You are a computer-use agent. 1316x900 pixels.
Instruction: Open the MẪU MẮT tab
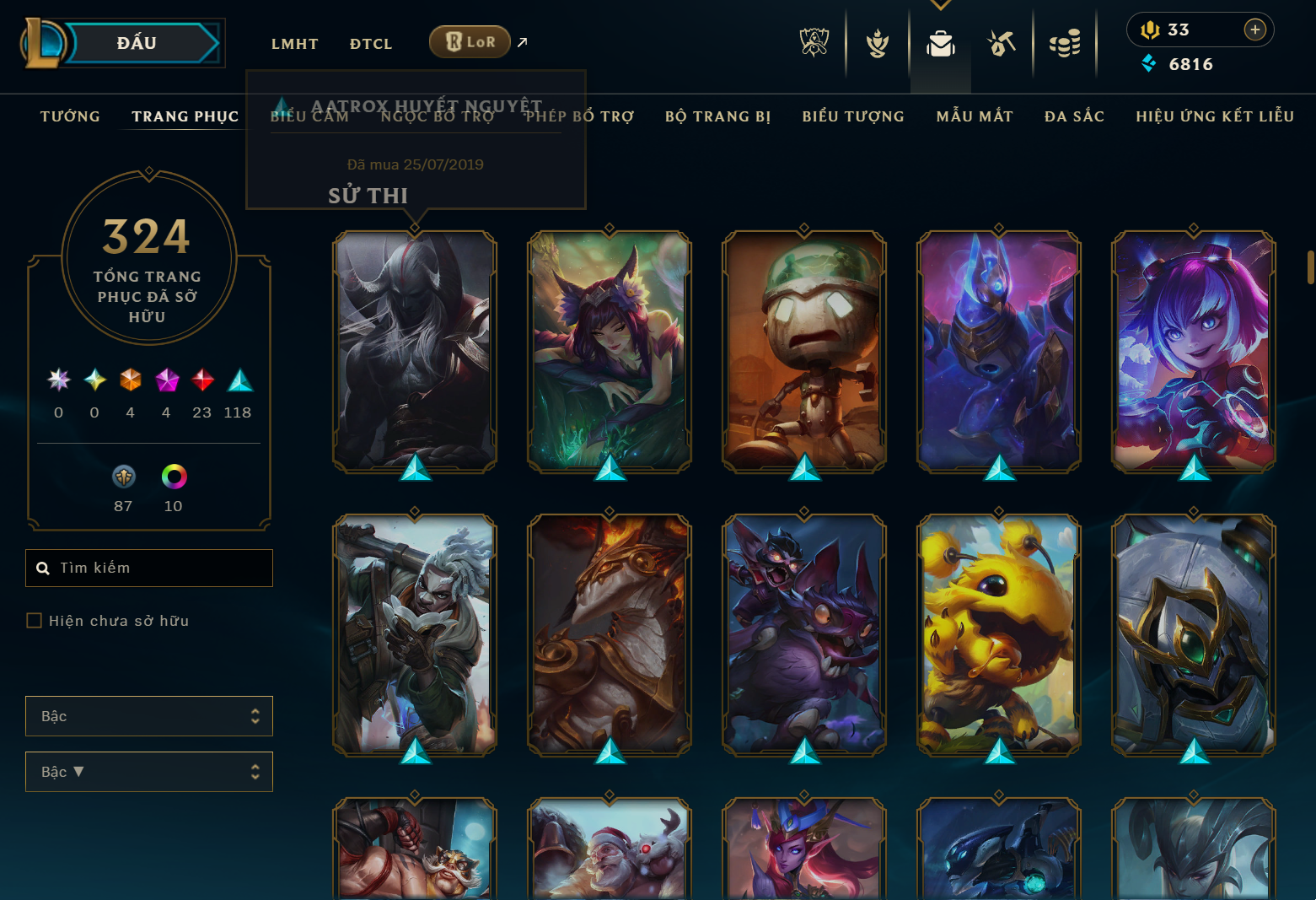click(x=974, y=116)
